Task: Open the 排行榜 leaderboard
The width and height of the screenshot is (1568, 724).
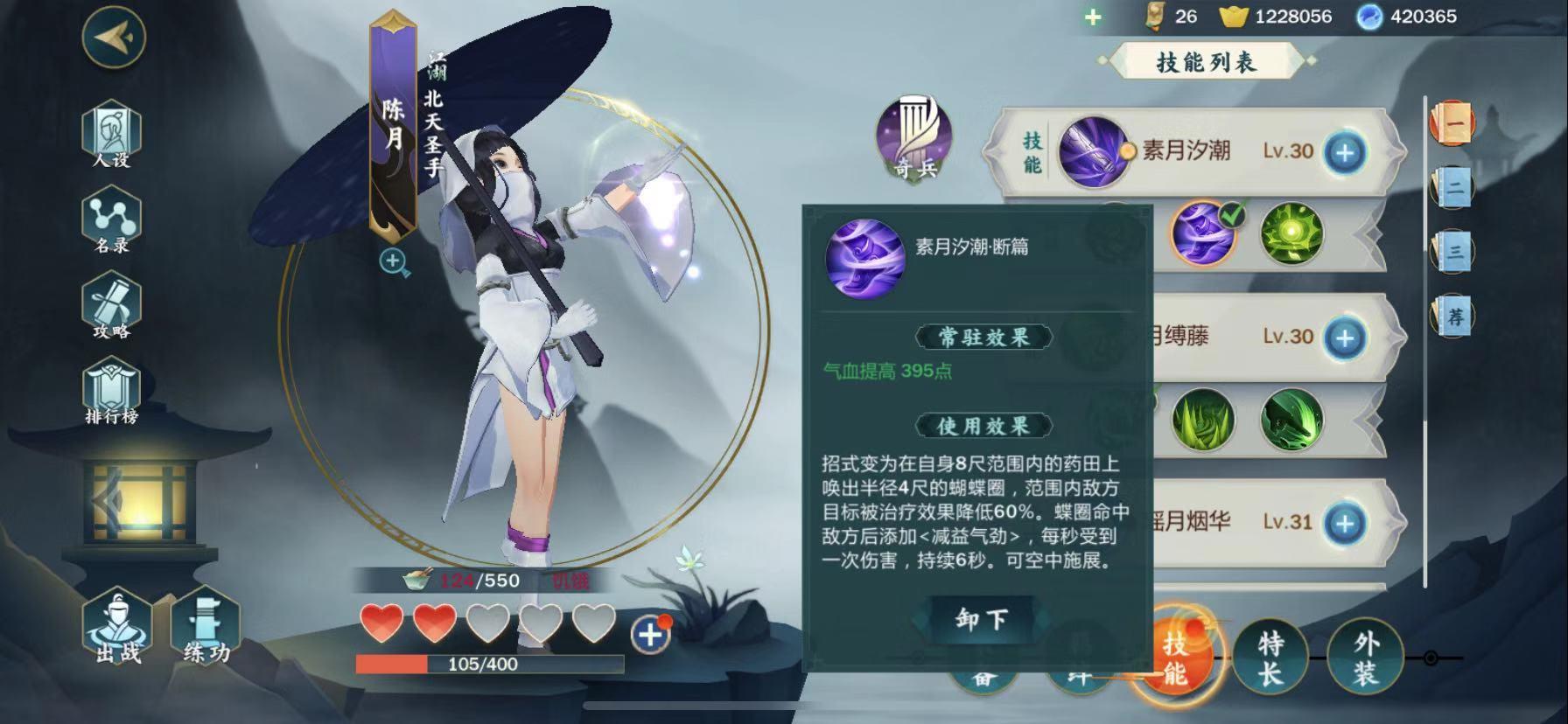Action: coord(111,393)
